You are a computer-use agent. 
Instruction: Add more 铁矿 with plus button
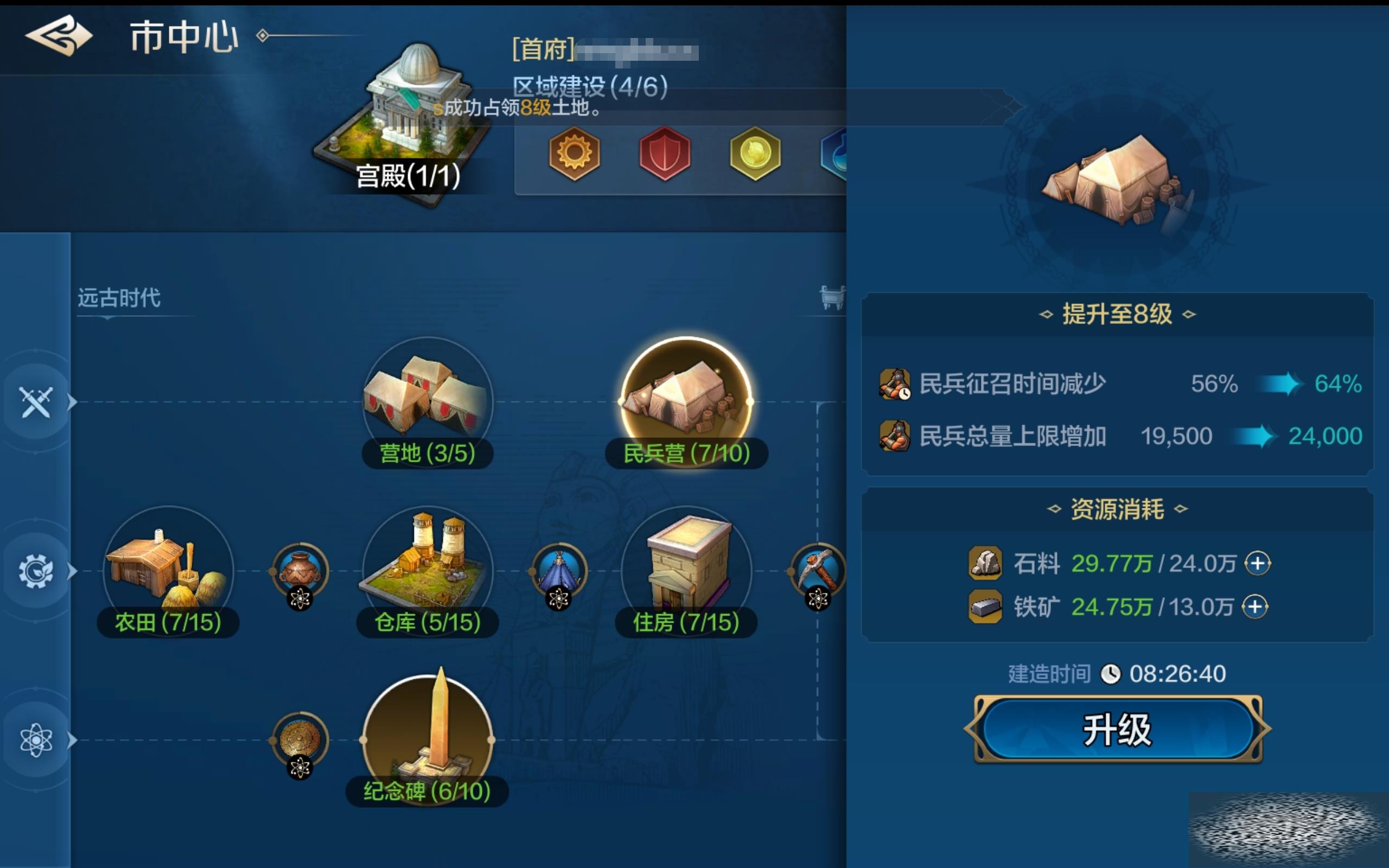click(x=1254, y=607)
